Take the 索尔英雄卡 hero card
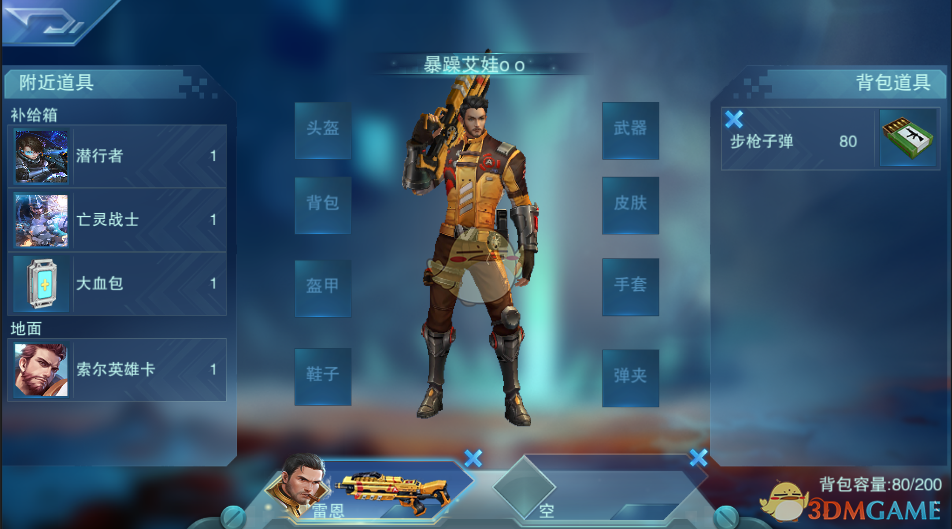The height and width of the screenshot is (529, 952). pos(118,370)
